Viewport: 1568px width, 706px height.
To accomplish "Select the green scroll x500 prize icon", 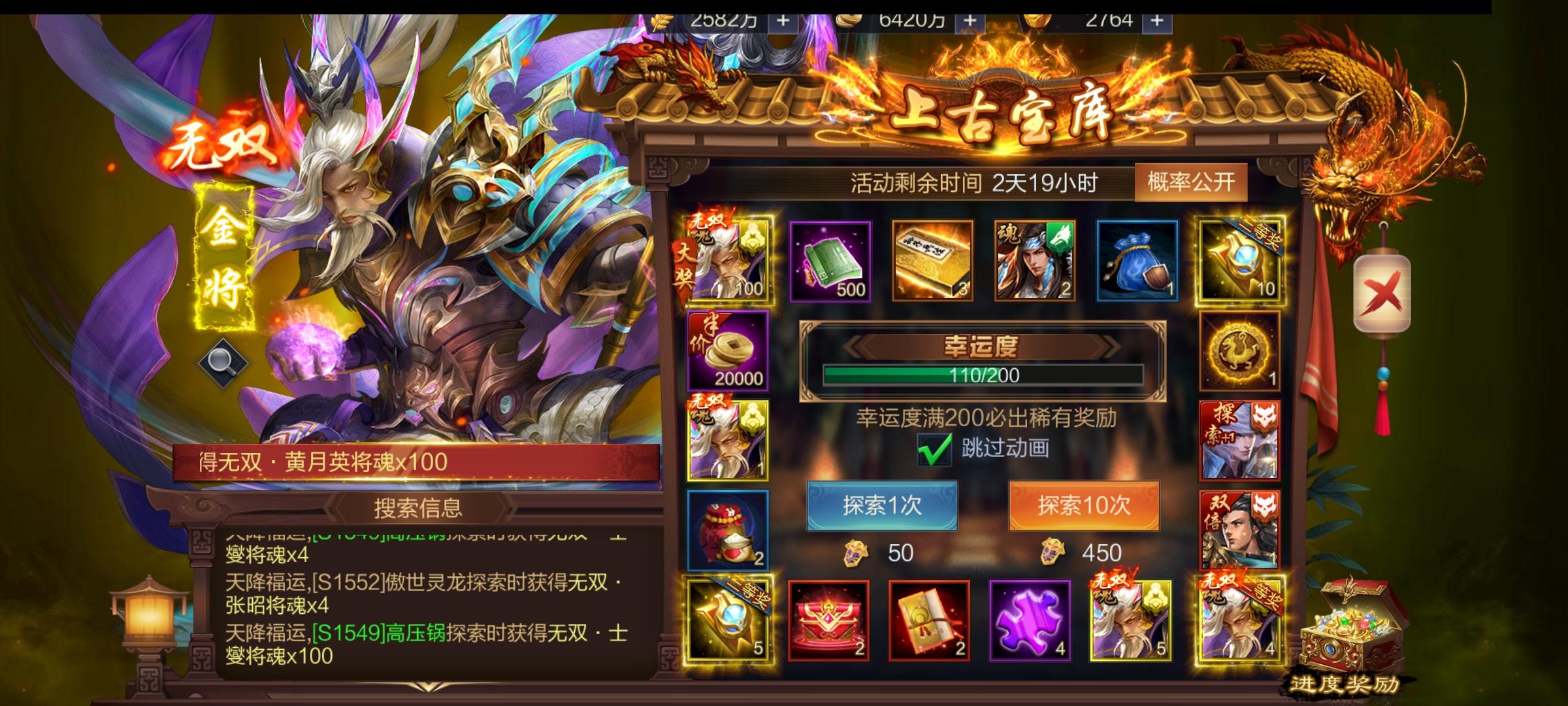I will pyautogui.click(x=830, y=261).
